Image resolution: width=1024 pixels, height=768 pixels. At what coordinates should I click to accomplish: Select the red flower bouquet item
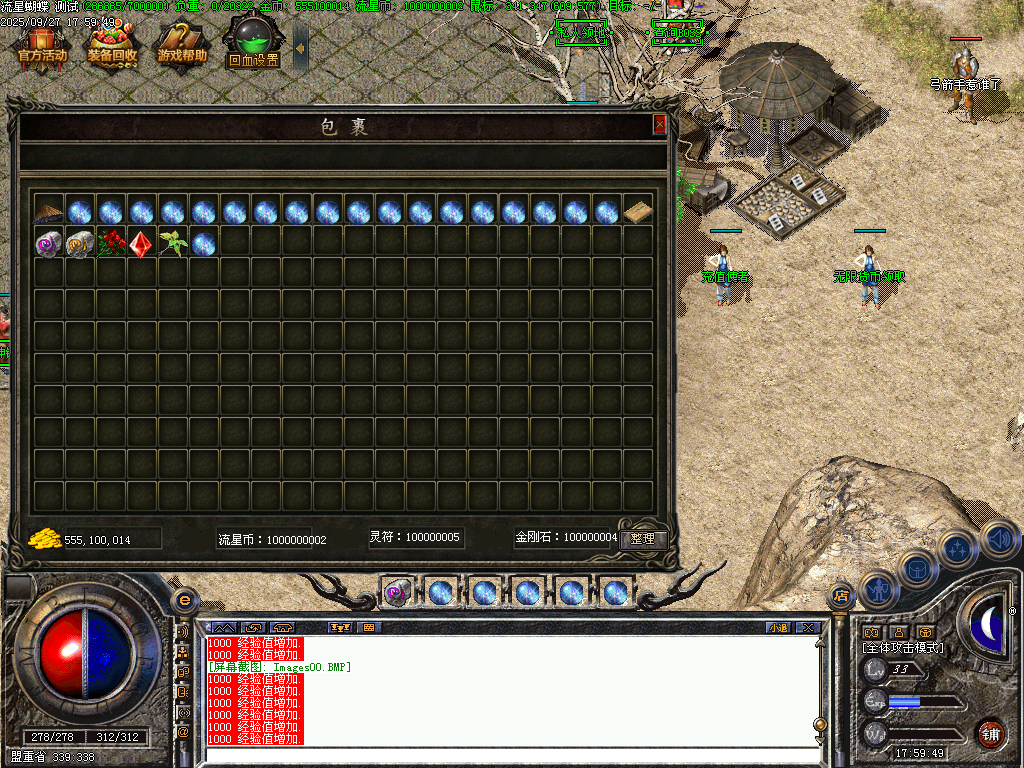tap(111, 244)
